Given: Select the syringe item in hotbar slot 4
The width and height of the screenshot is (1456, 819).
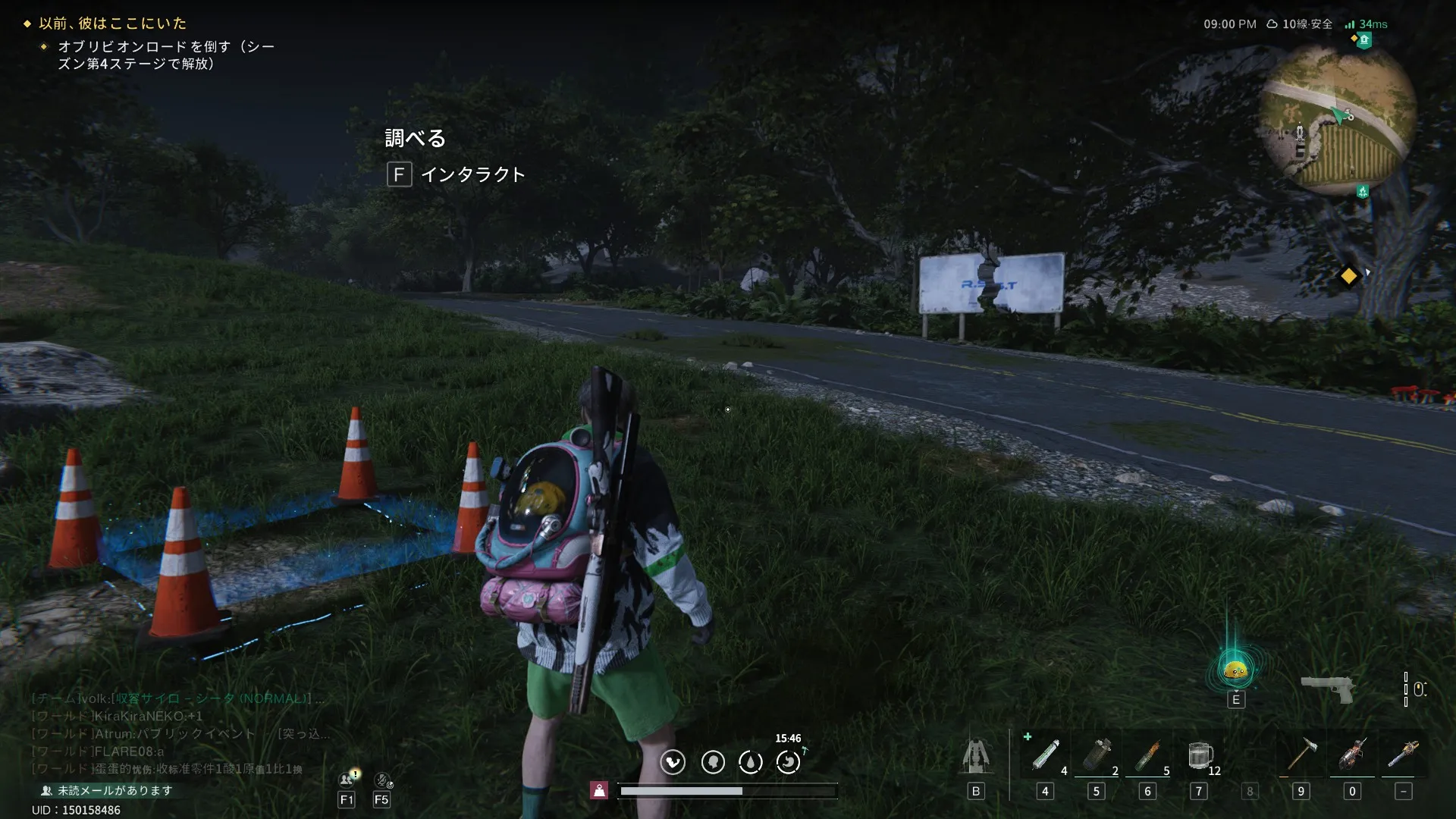Looking at the screenshot, I should 1045,755.
